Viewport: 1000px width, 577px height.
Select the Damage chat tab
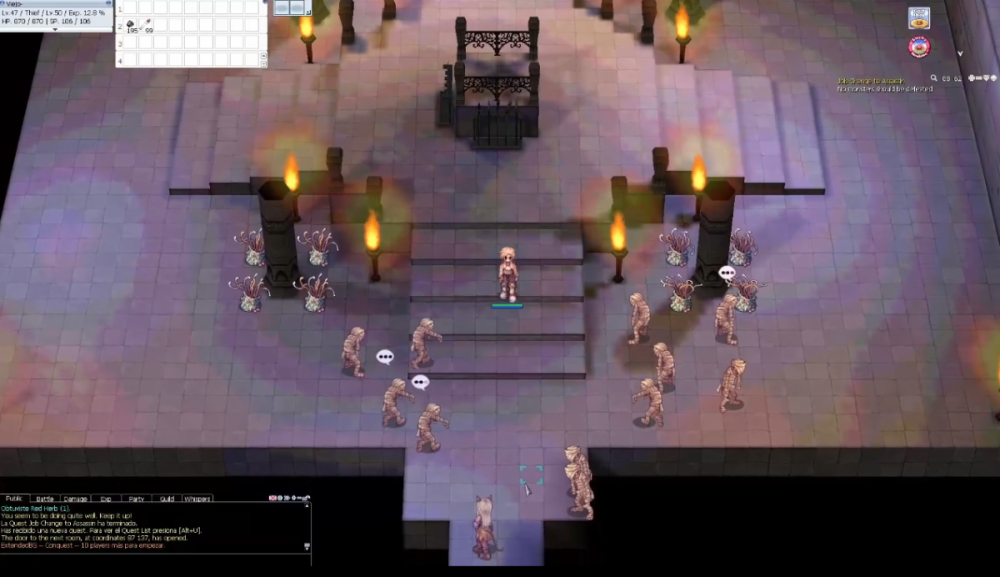pos(75,498)
